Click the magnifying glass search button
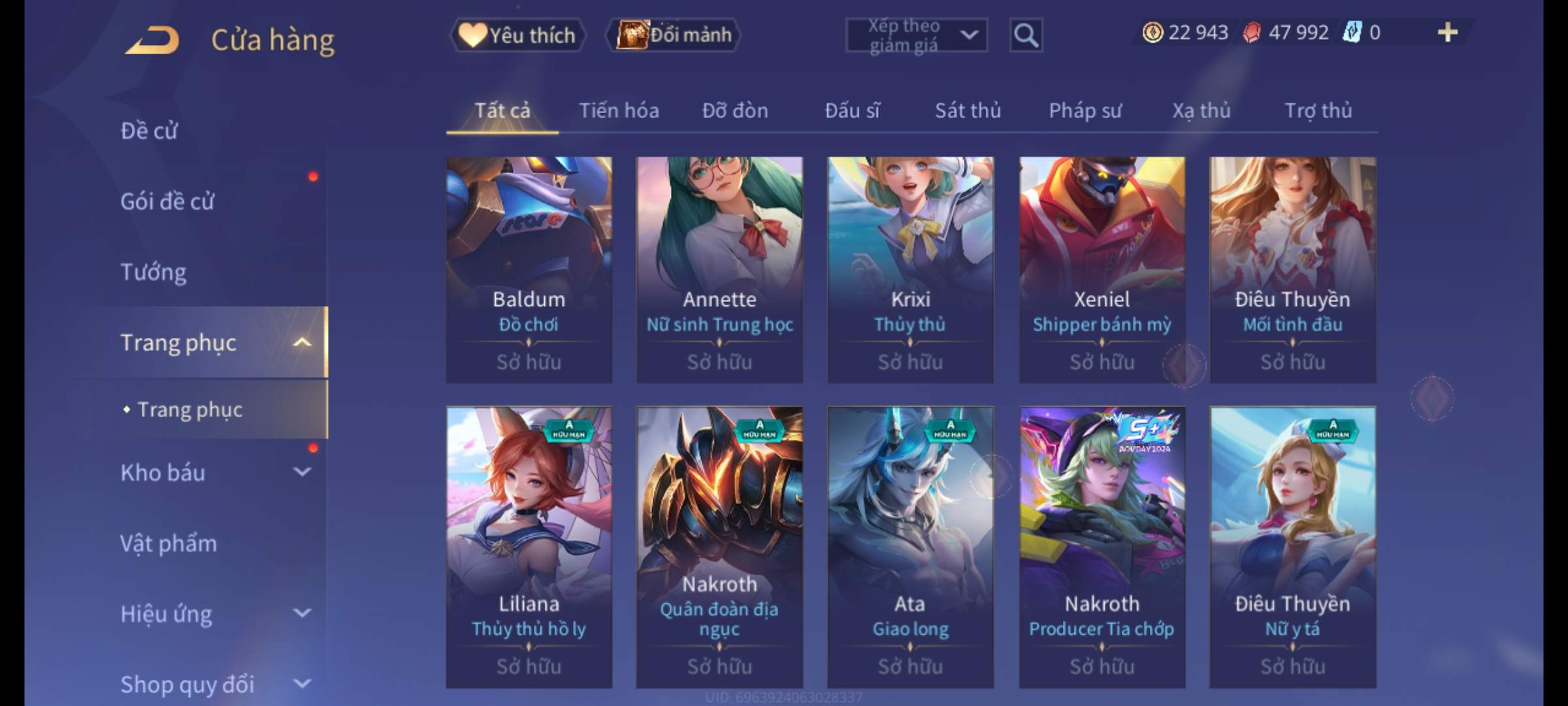This screenshot has width=1568, height=706. tap(1026, 35)
